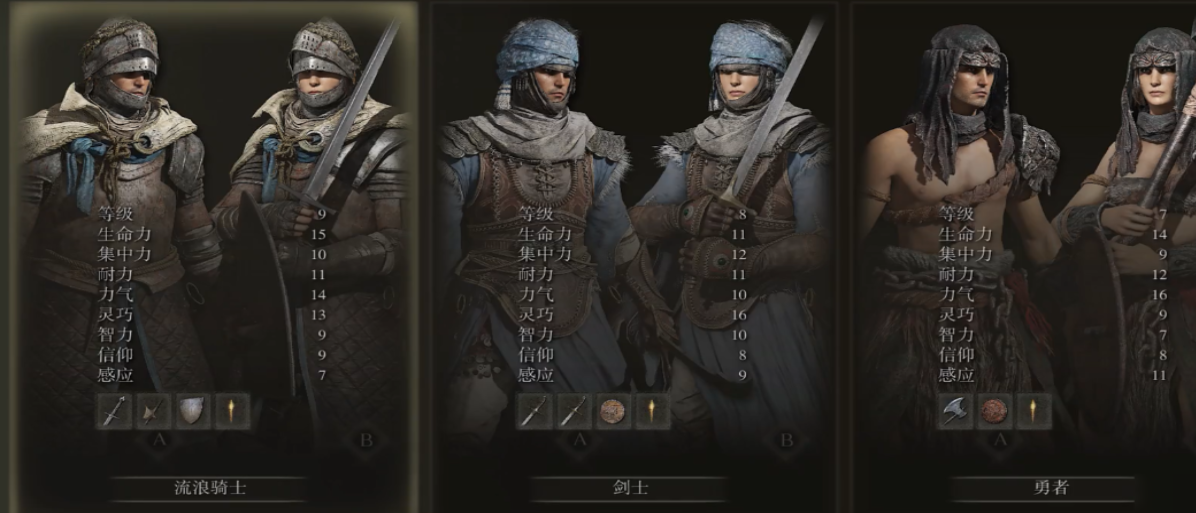Click the golden item icon under 剑士
1196x513 pixels.
(x=652, y=412)
